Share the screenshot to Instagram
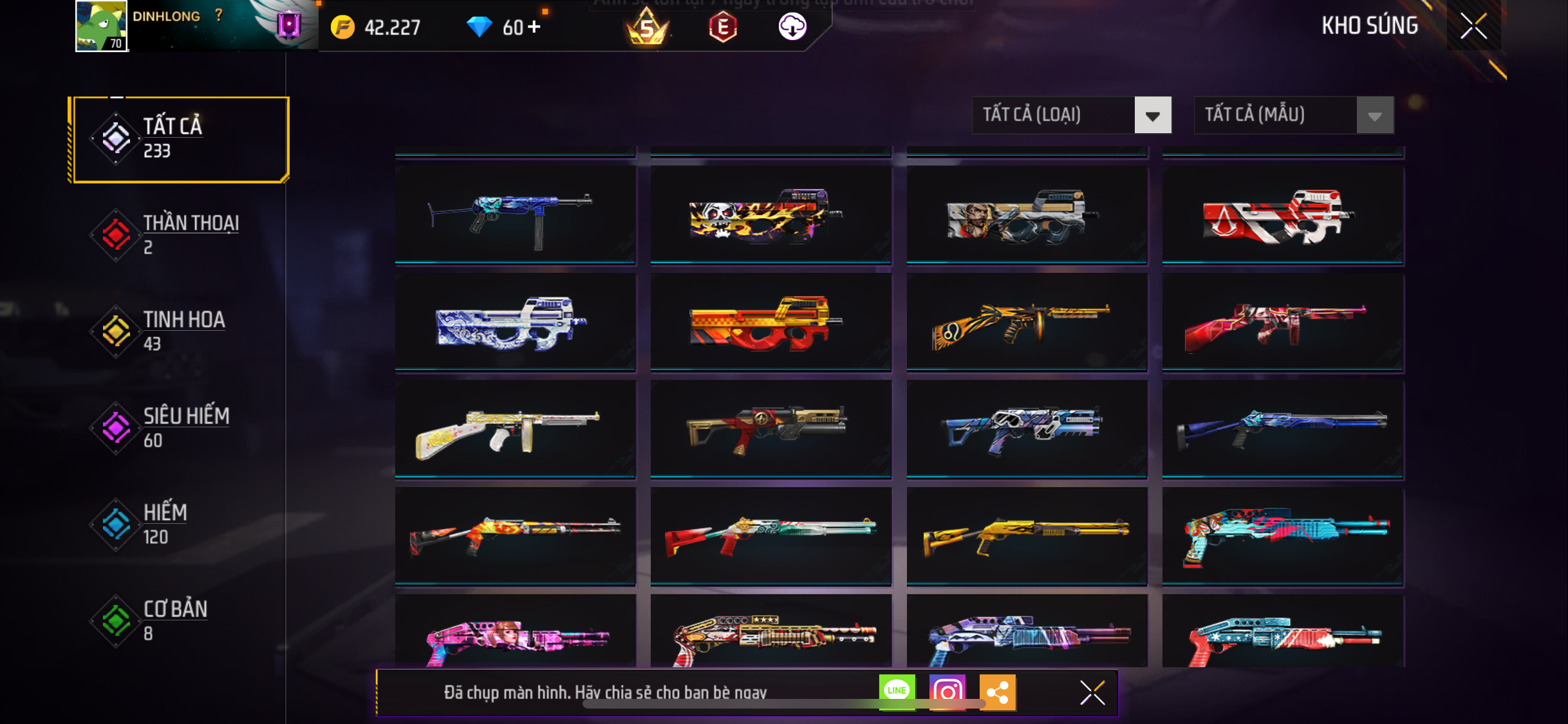1568x724 pixels. (x=947, y=692)
